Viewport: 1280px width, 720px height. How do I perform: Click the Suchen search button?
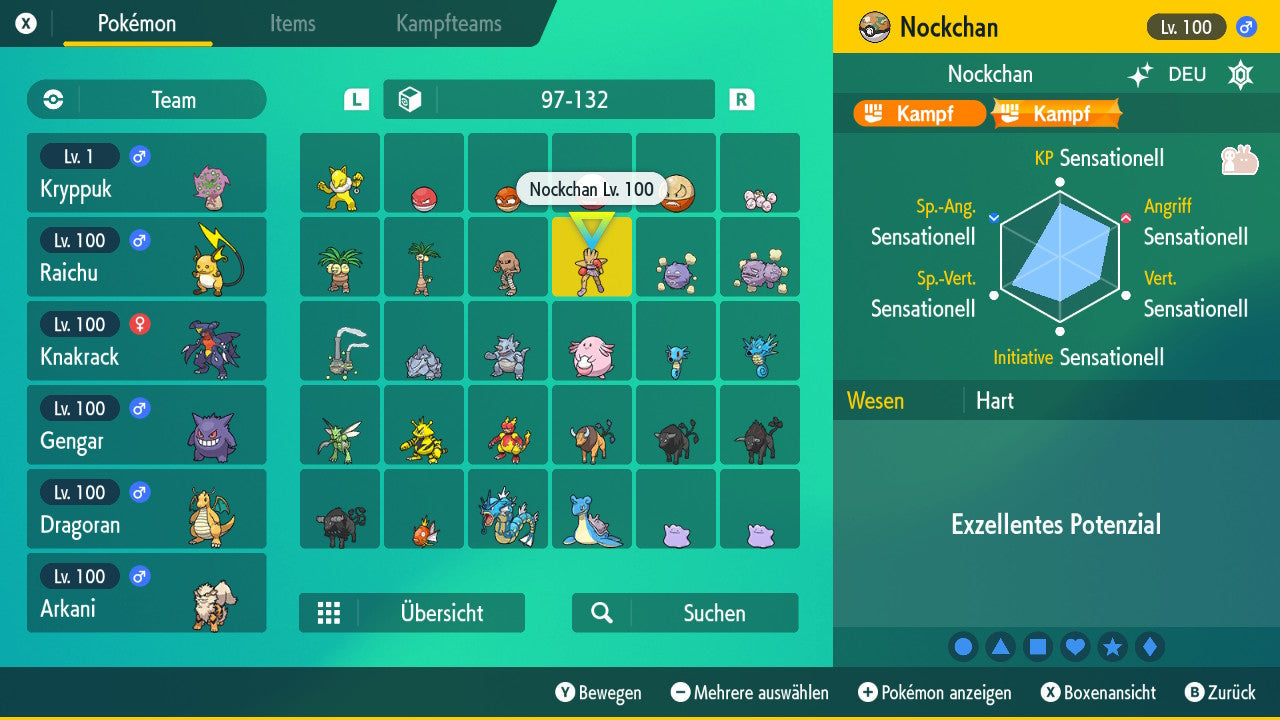(685, 612)
